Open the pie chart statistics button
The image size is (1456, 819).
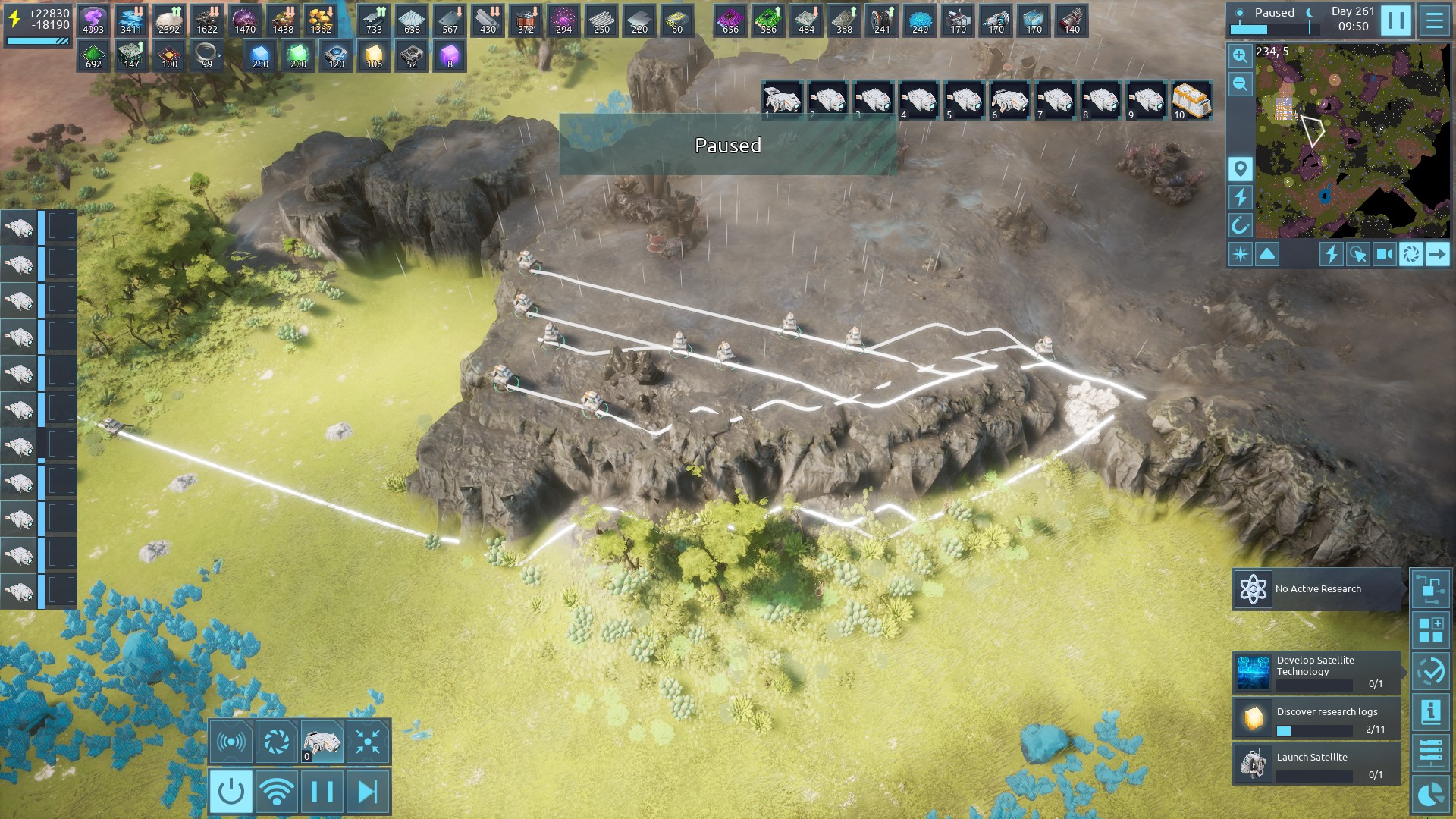(x=1430, y=795)
